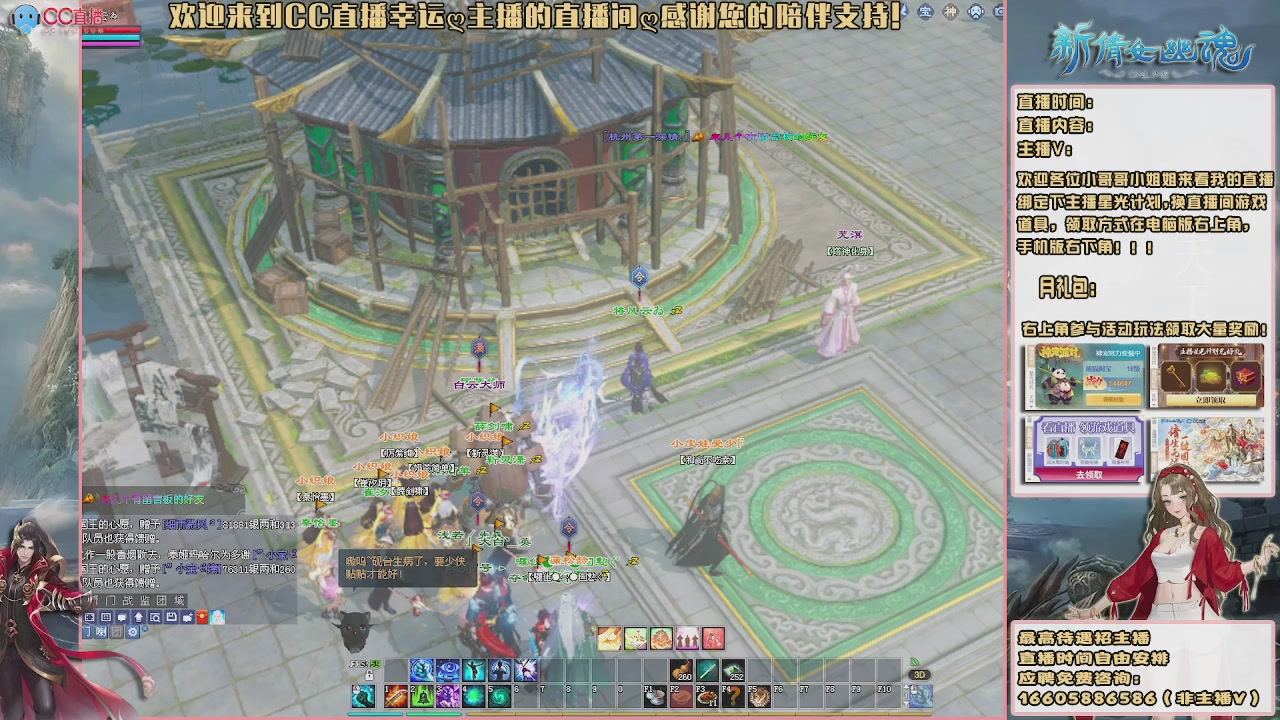Click the magnifier search icon in the chat toolbar
The image size is (1280, 720).
click(x=156, y=617)
